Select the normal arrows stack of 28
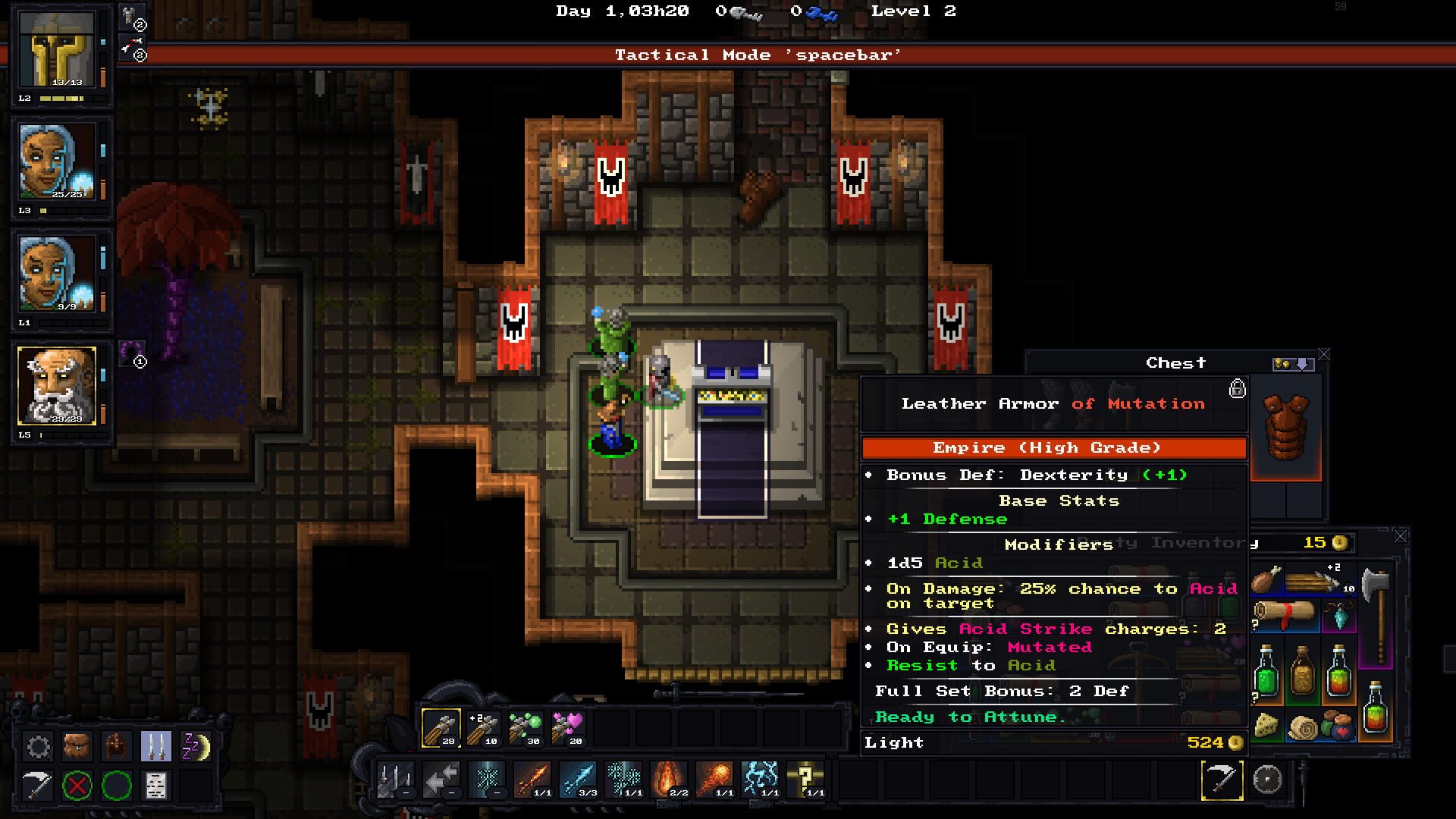Image resolution: width=1456 pixels, height=819 pixels. click(x=441, y=728)
